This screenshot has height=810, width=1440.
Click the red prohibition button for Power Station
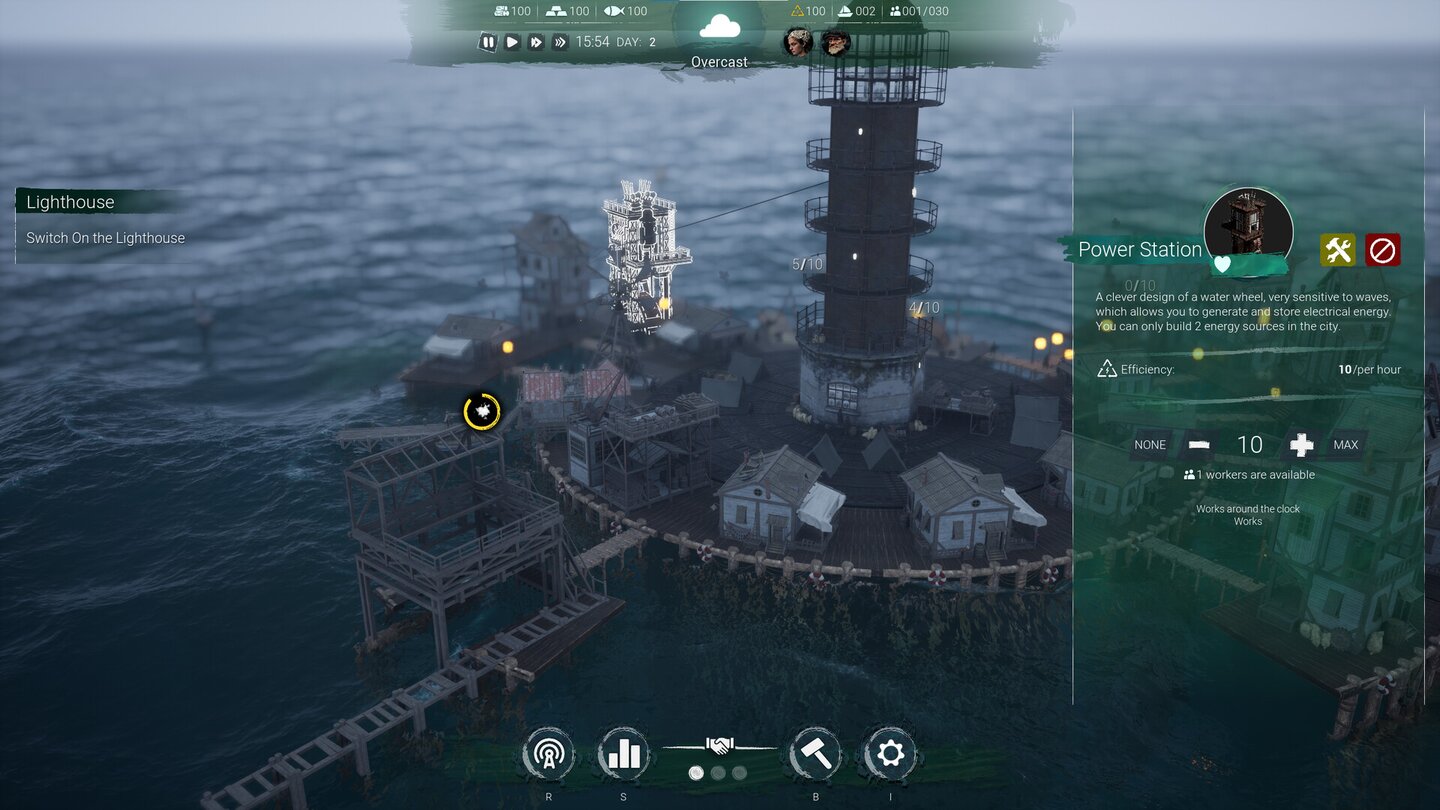(1382, 250)
